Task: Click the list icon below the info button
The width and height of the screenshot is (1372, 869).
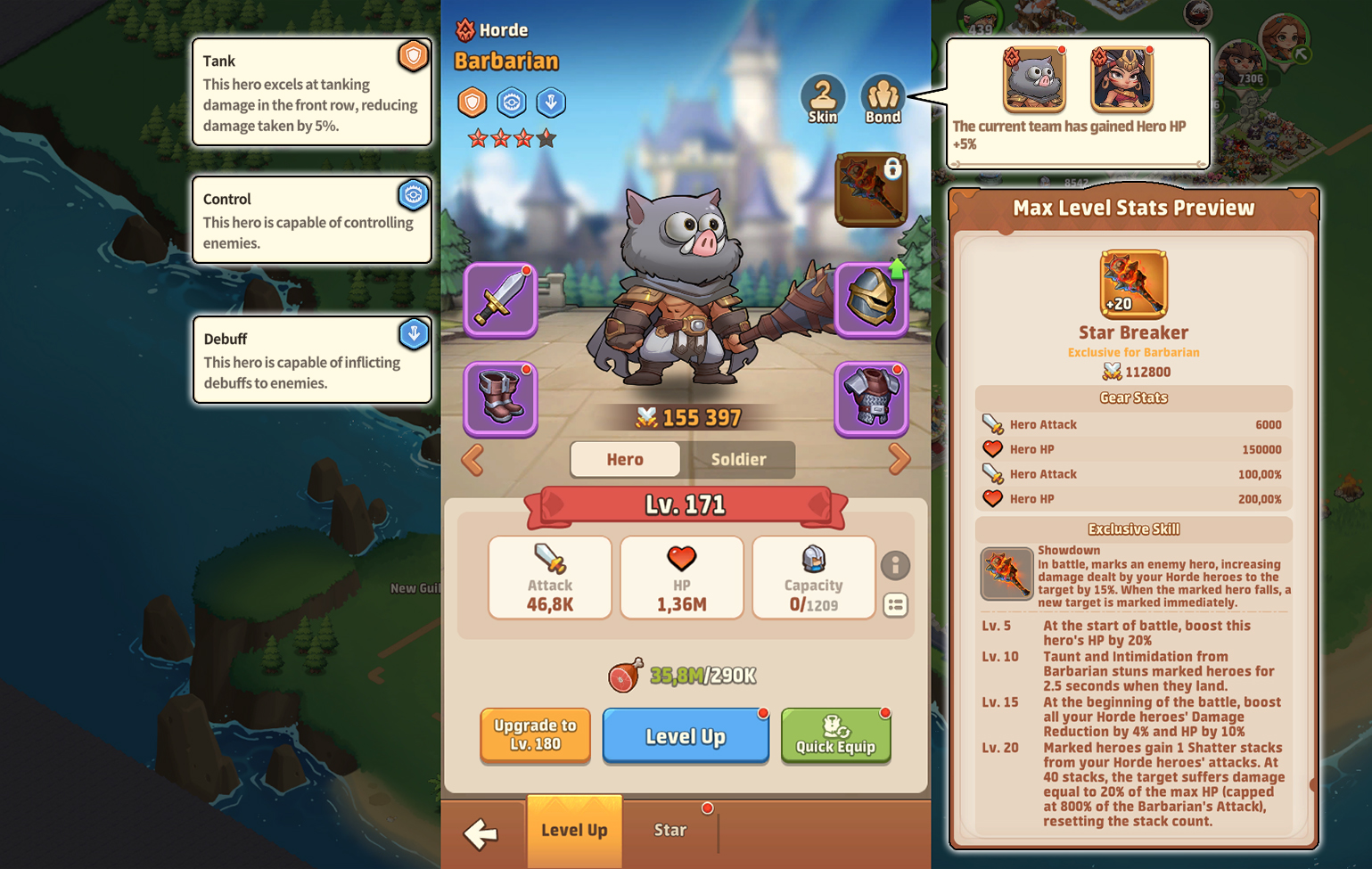Action: point(896,604)
